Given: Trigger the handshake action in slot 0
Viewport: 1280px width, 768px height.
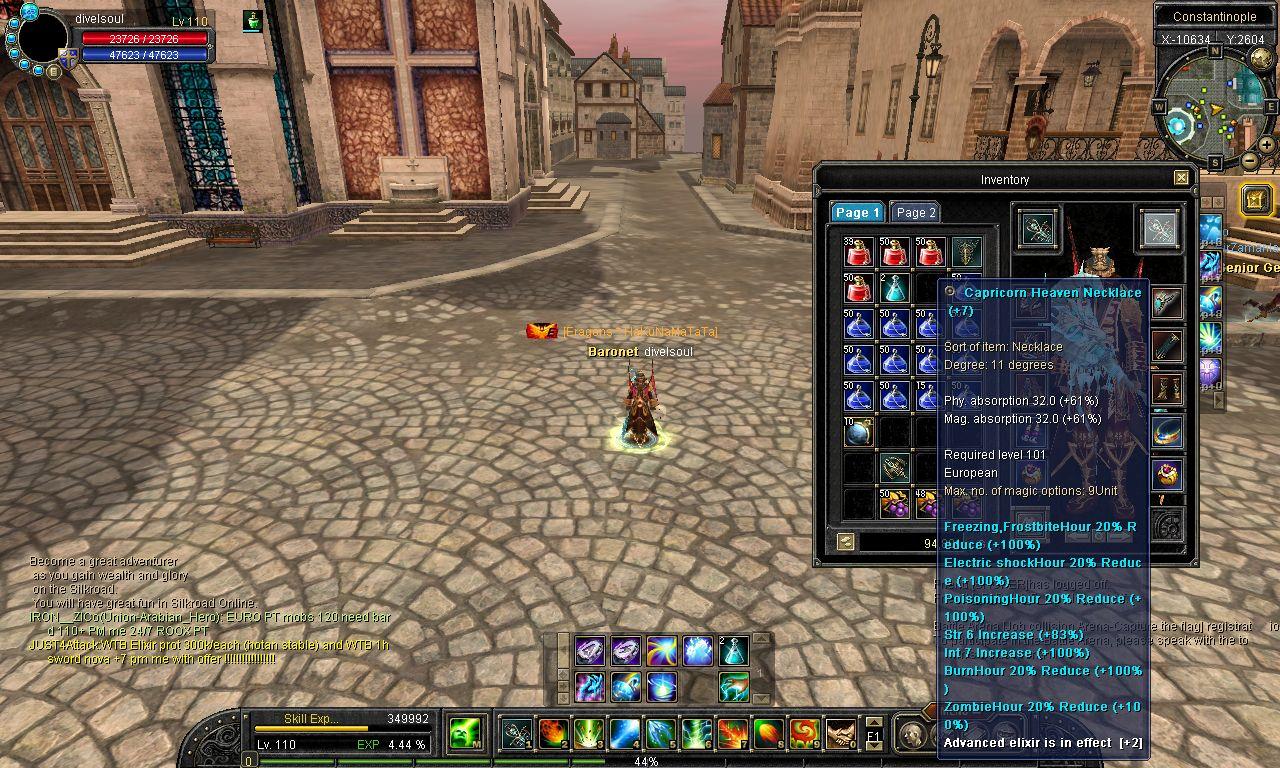Looking at the screenshot, I should point(840,735).
